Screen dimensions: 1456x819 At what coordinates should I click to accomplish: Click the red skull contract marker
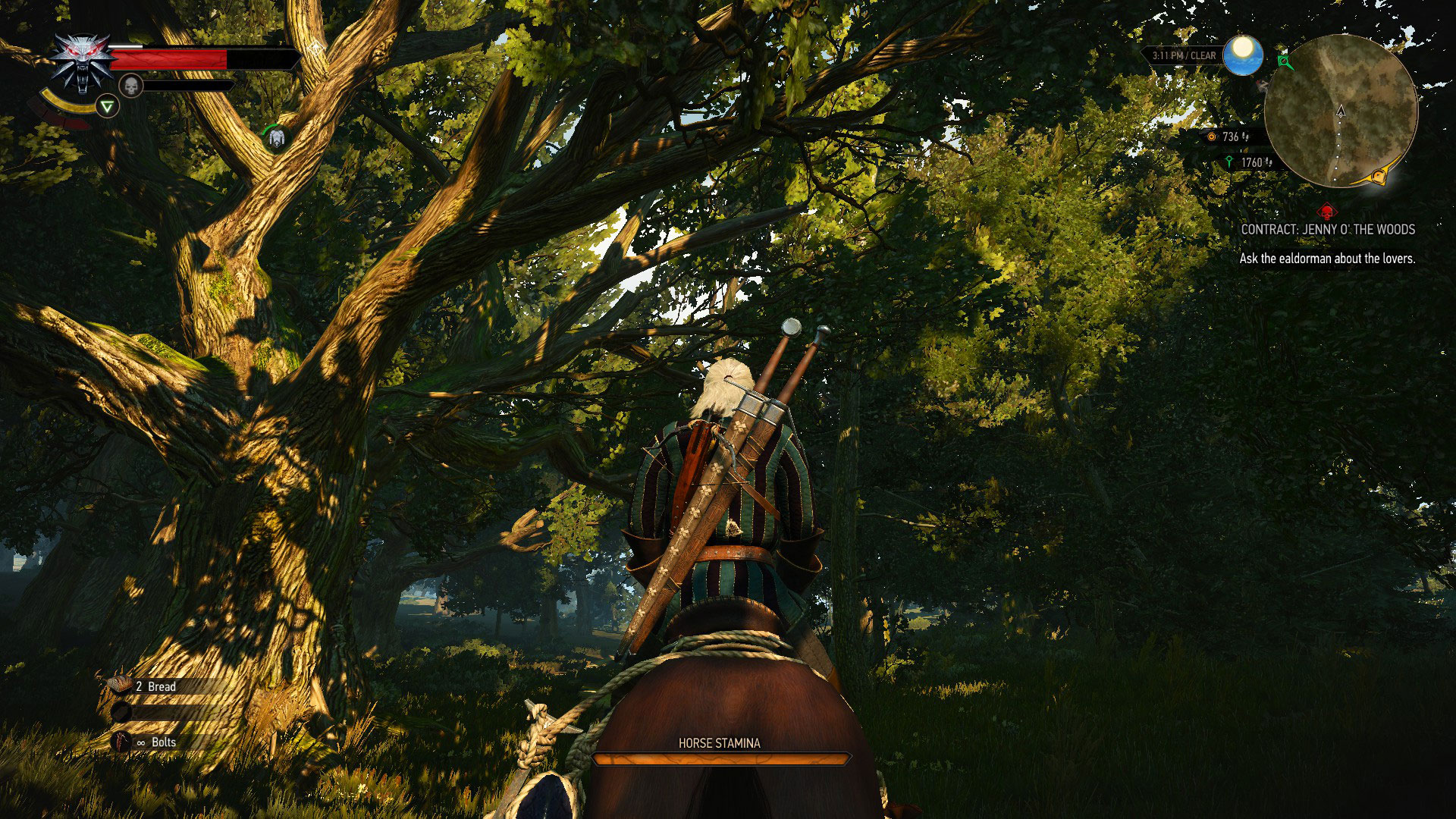(1326, 211)
